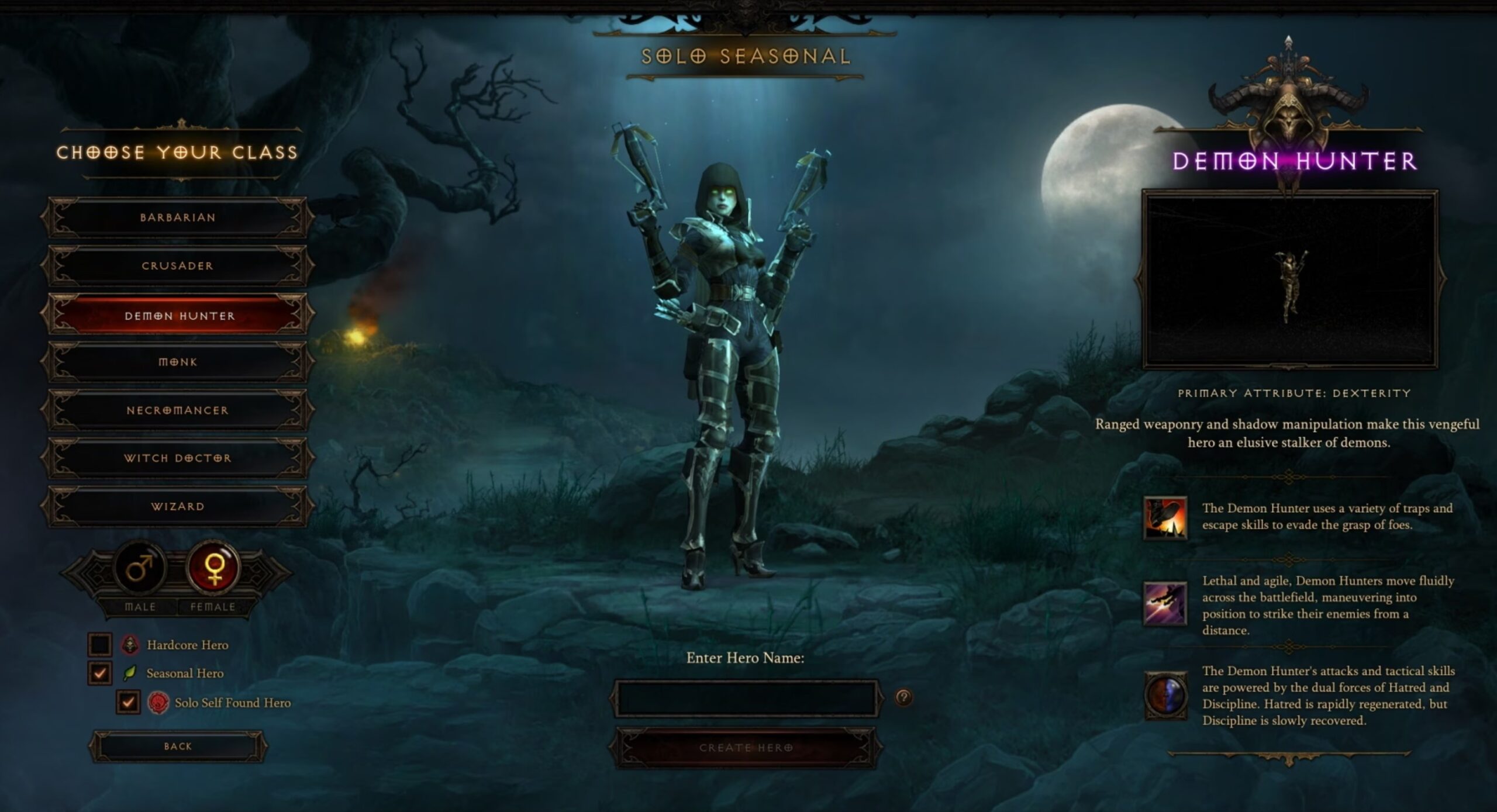Choose the Necromancer class
The width and height of the screenshot is (1497, 812).
click(177, 410)
